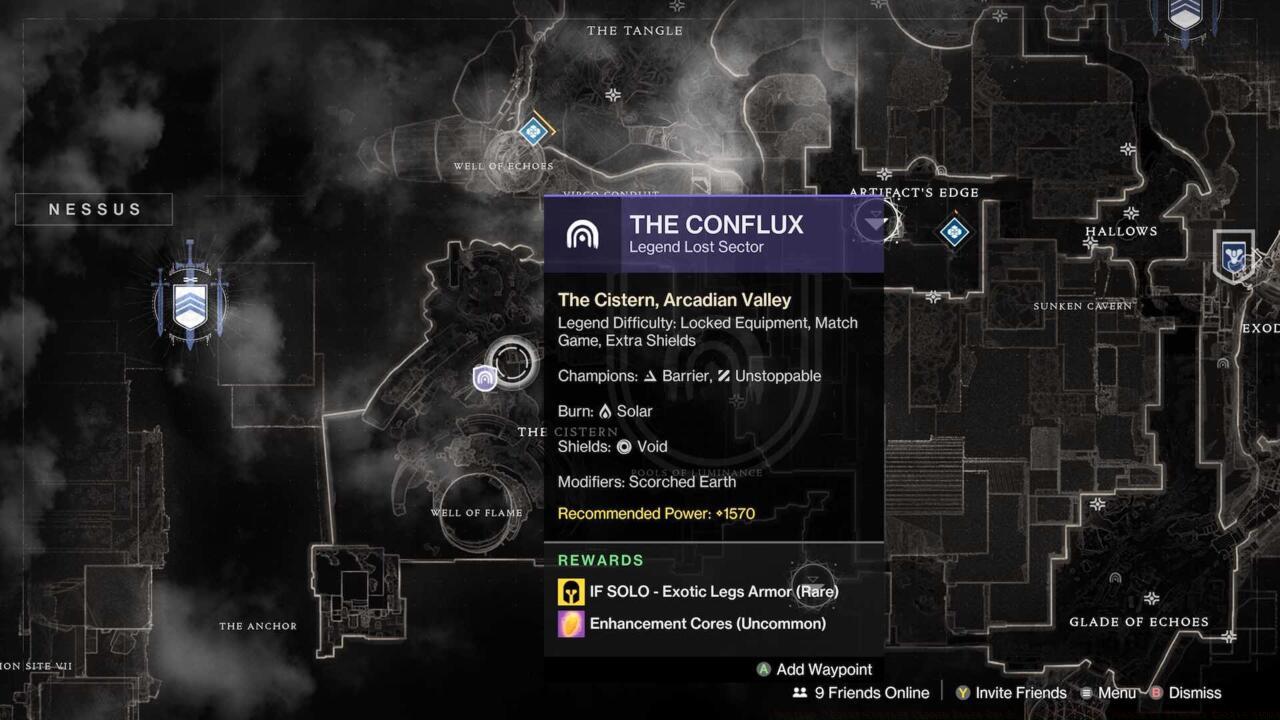Select the Unstoppable champion icon
Image resolution: width=1280 pixels, height=720 pixels.
[723, 376]
